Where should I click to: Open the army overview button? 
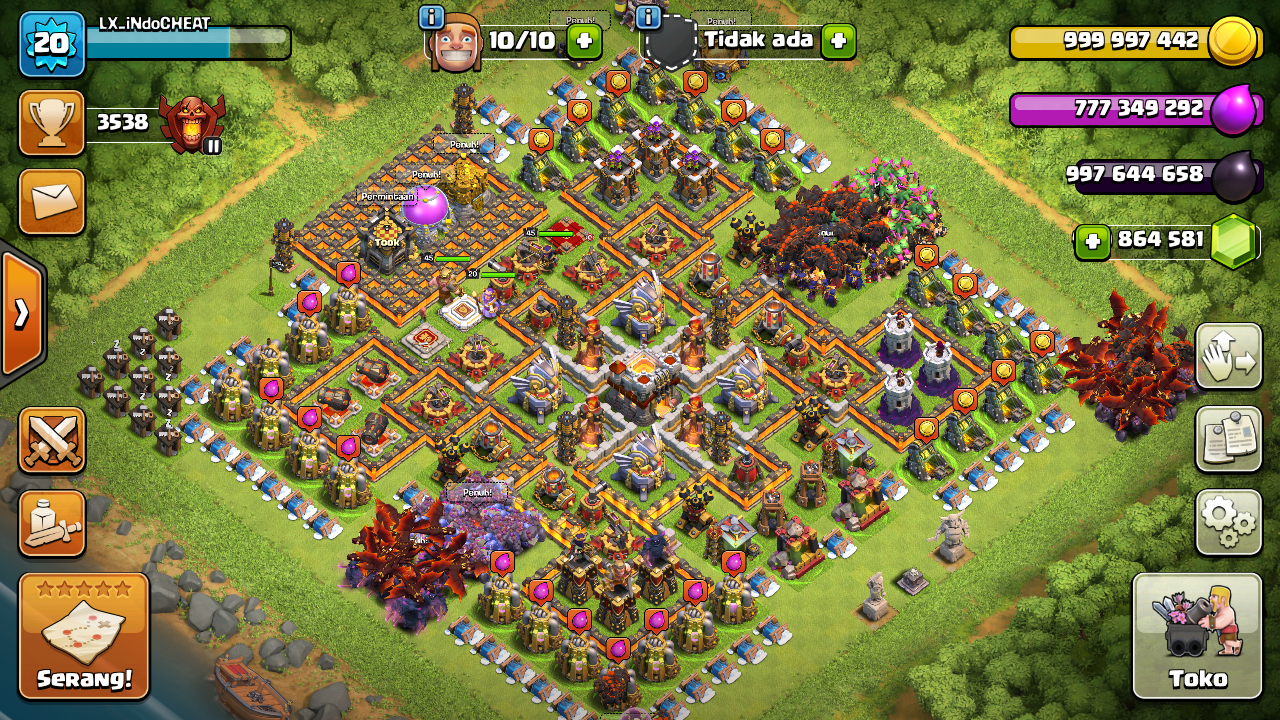(x=51, y=523)
